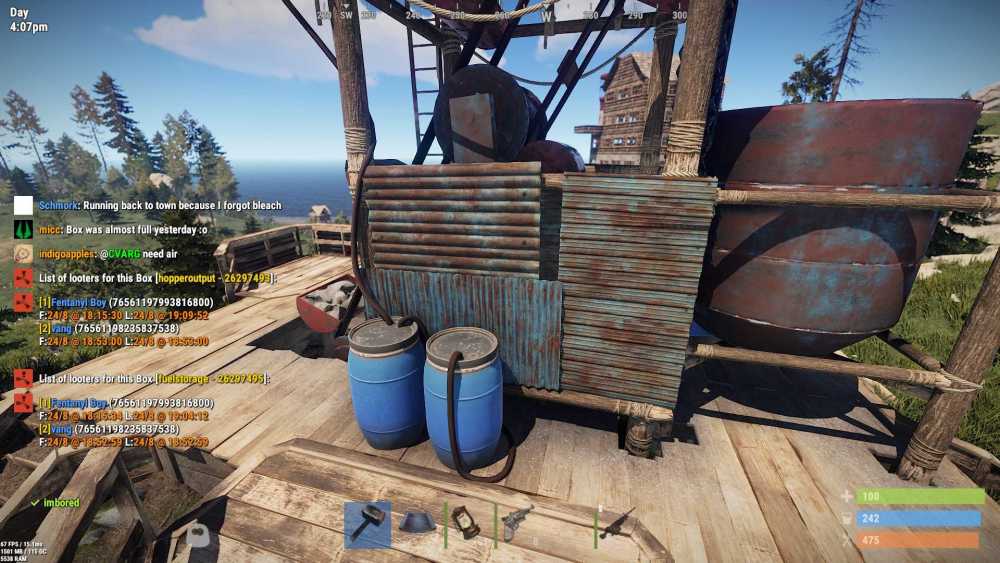Equip the lantern from the hotbar
This screenshot has height=563, width=1000.
467,524
